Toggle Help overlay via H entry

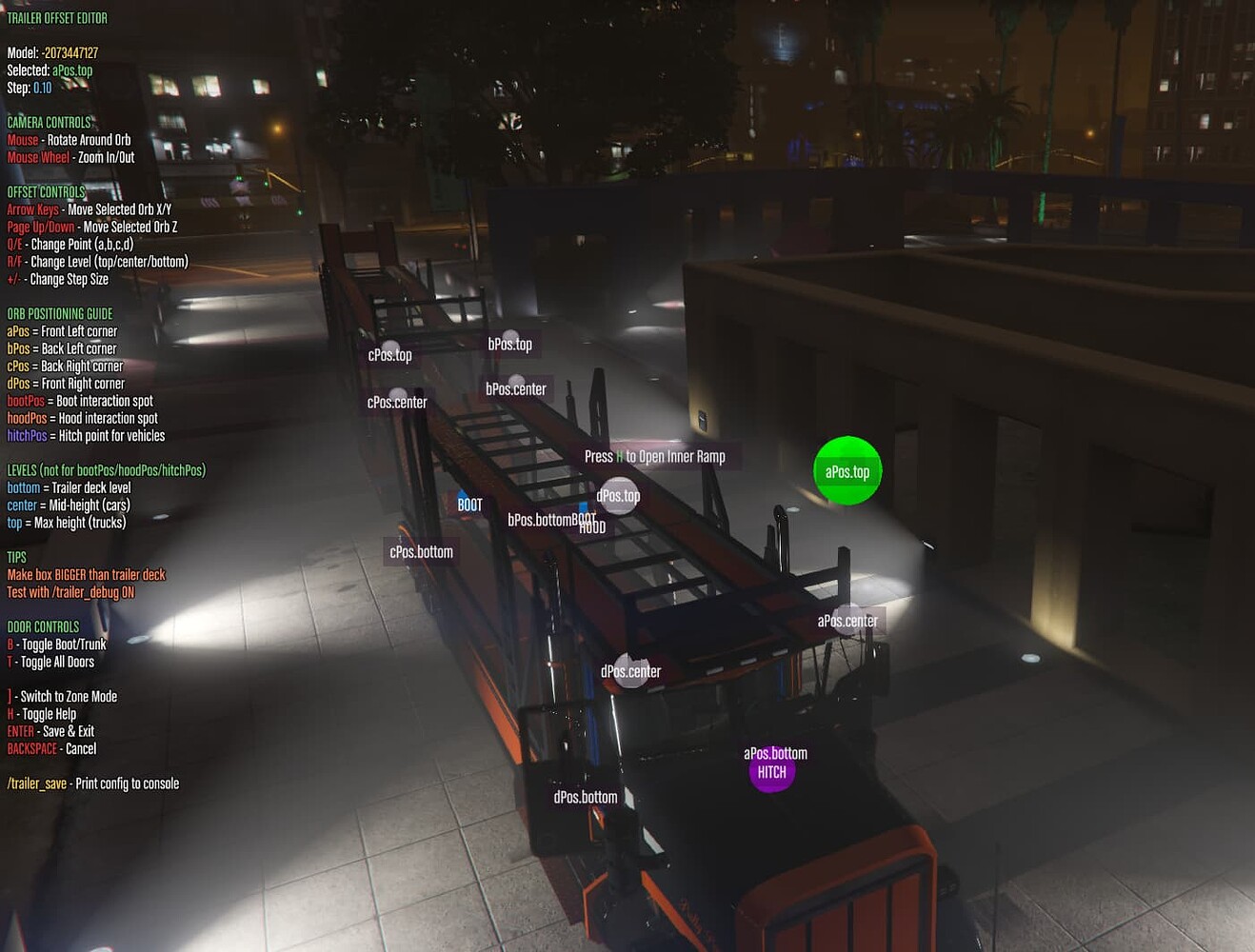(x=42, y=713)
